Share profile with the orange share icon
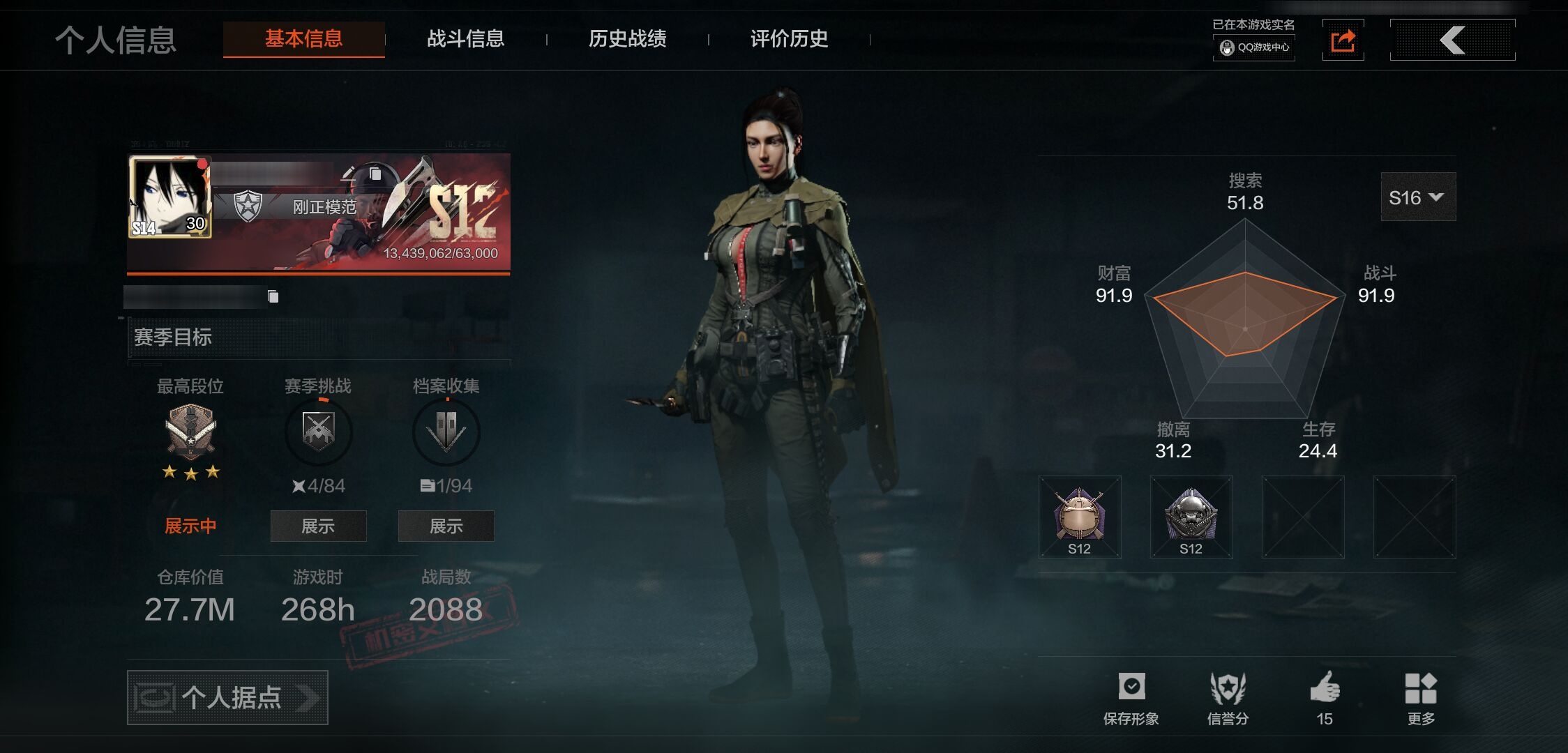 tap(1343, 40)
